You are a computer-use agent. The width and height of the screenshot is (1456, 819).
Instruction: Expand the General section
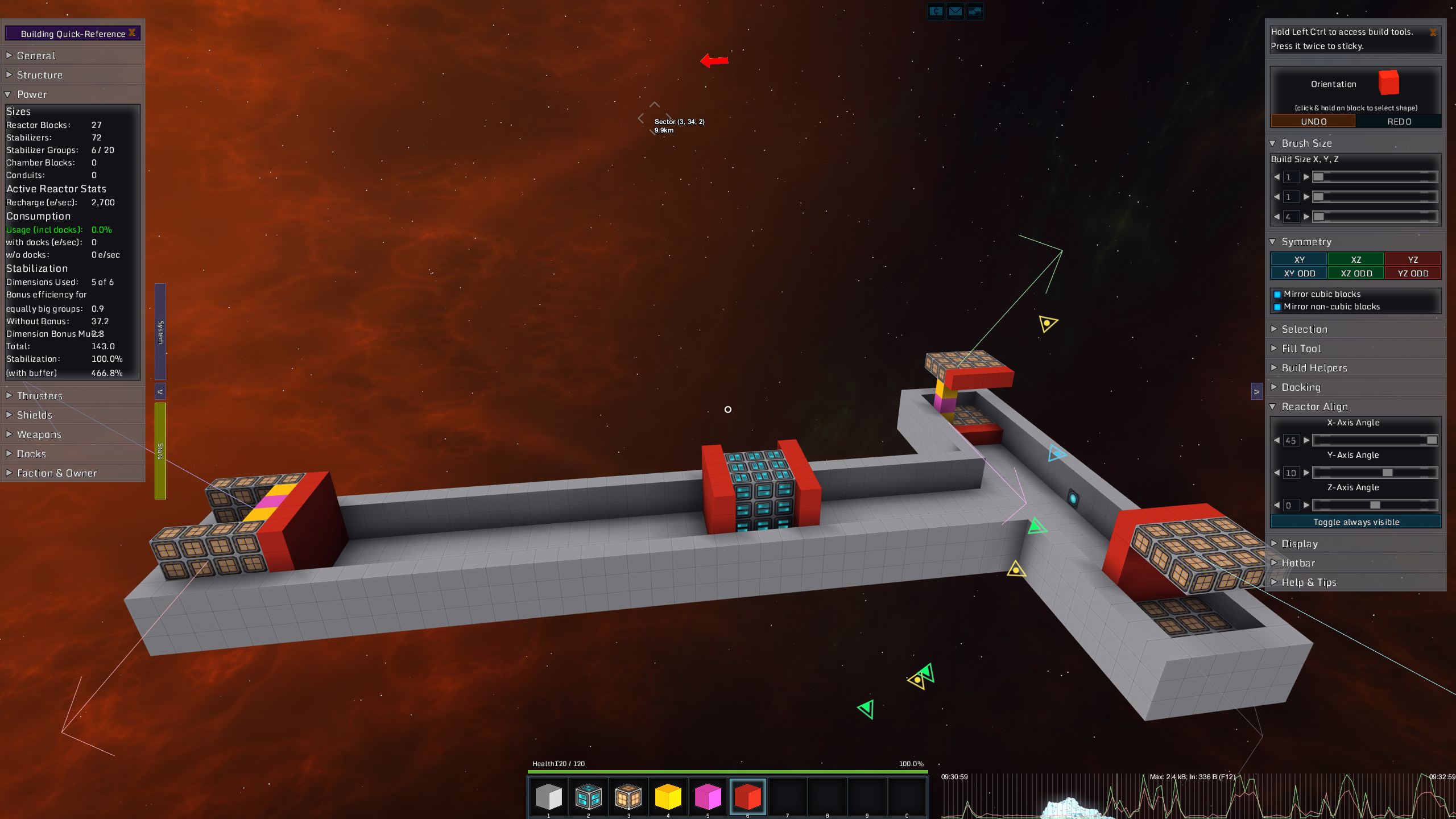(x=36, y=56)
